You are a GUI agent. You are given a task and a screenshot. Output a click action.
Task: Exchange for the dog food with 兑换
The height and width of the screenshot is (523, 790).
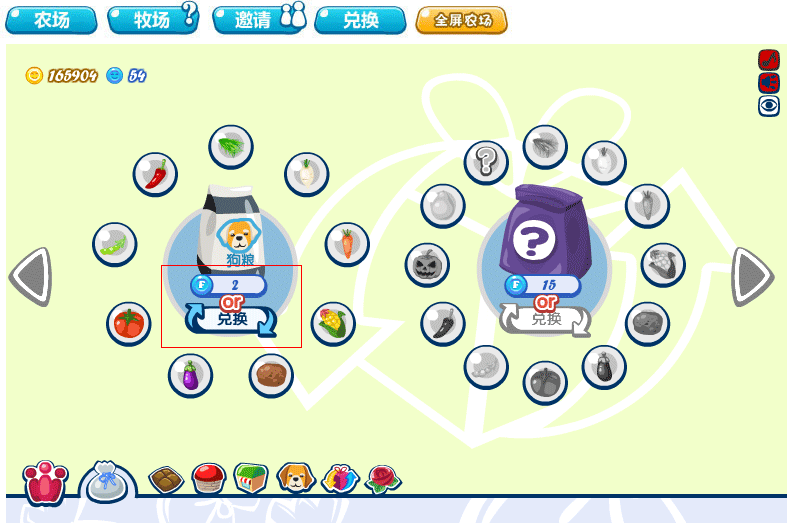(232, 320)
